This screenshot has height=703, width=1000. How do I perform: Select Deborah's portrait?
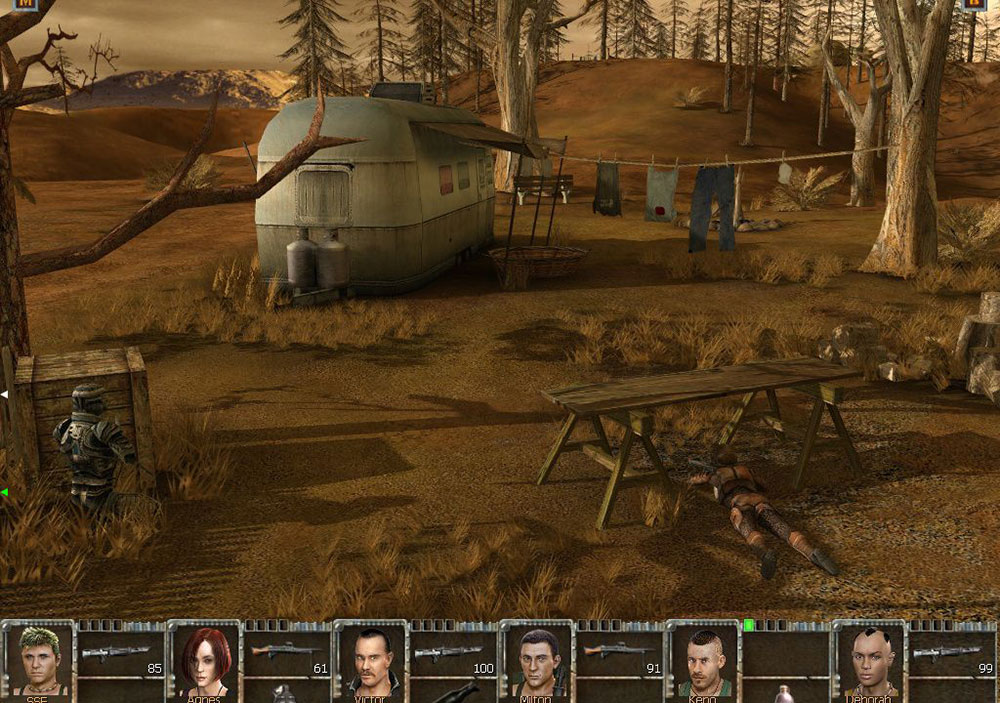(869, 660)
